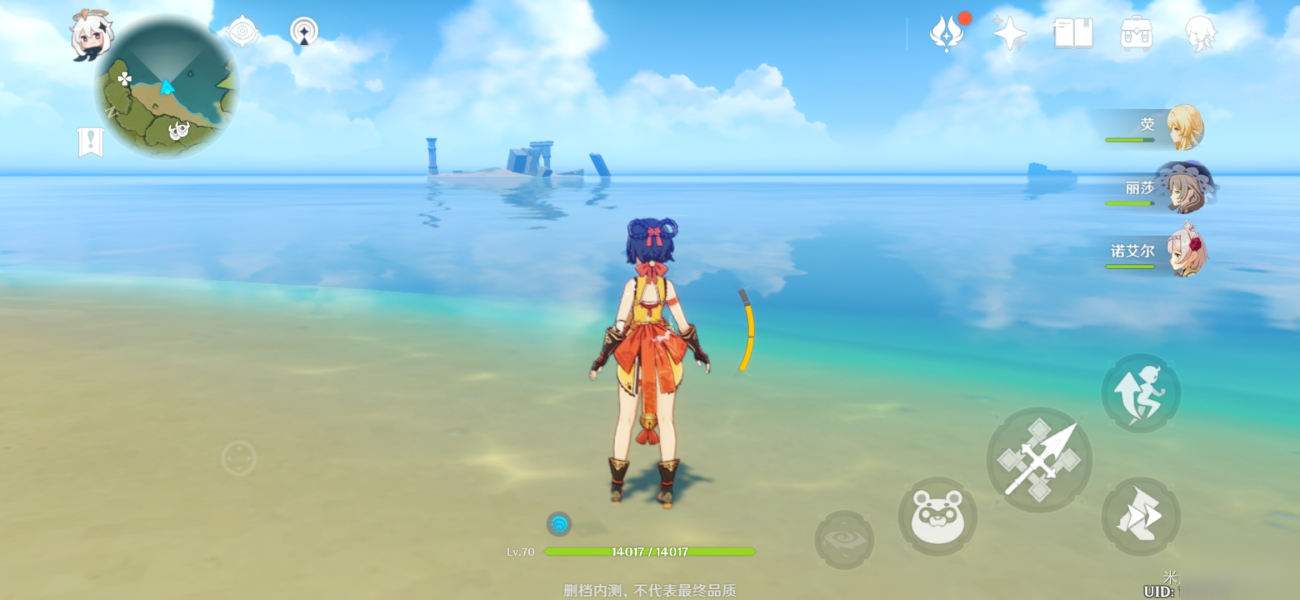Open the circular minimap

click(166, 88)
